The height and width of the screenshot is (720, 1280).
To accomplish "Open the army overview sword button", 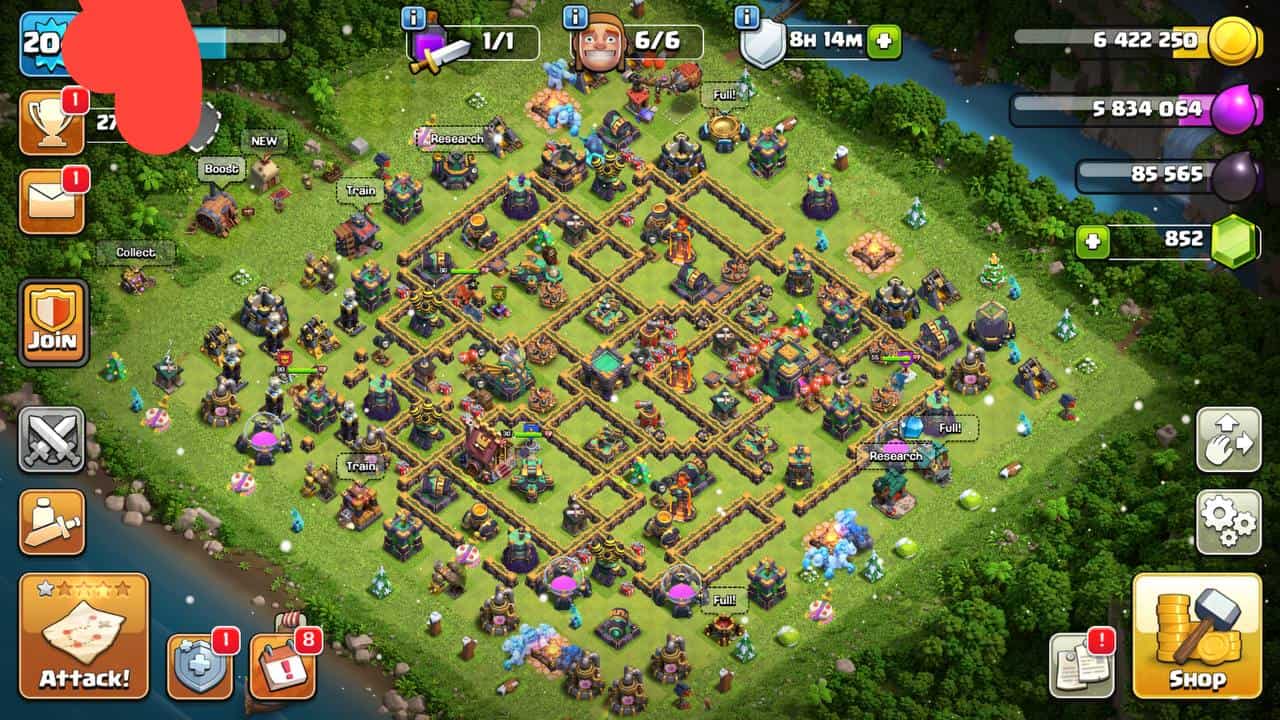I will 52,521.
